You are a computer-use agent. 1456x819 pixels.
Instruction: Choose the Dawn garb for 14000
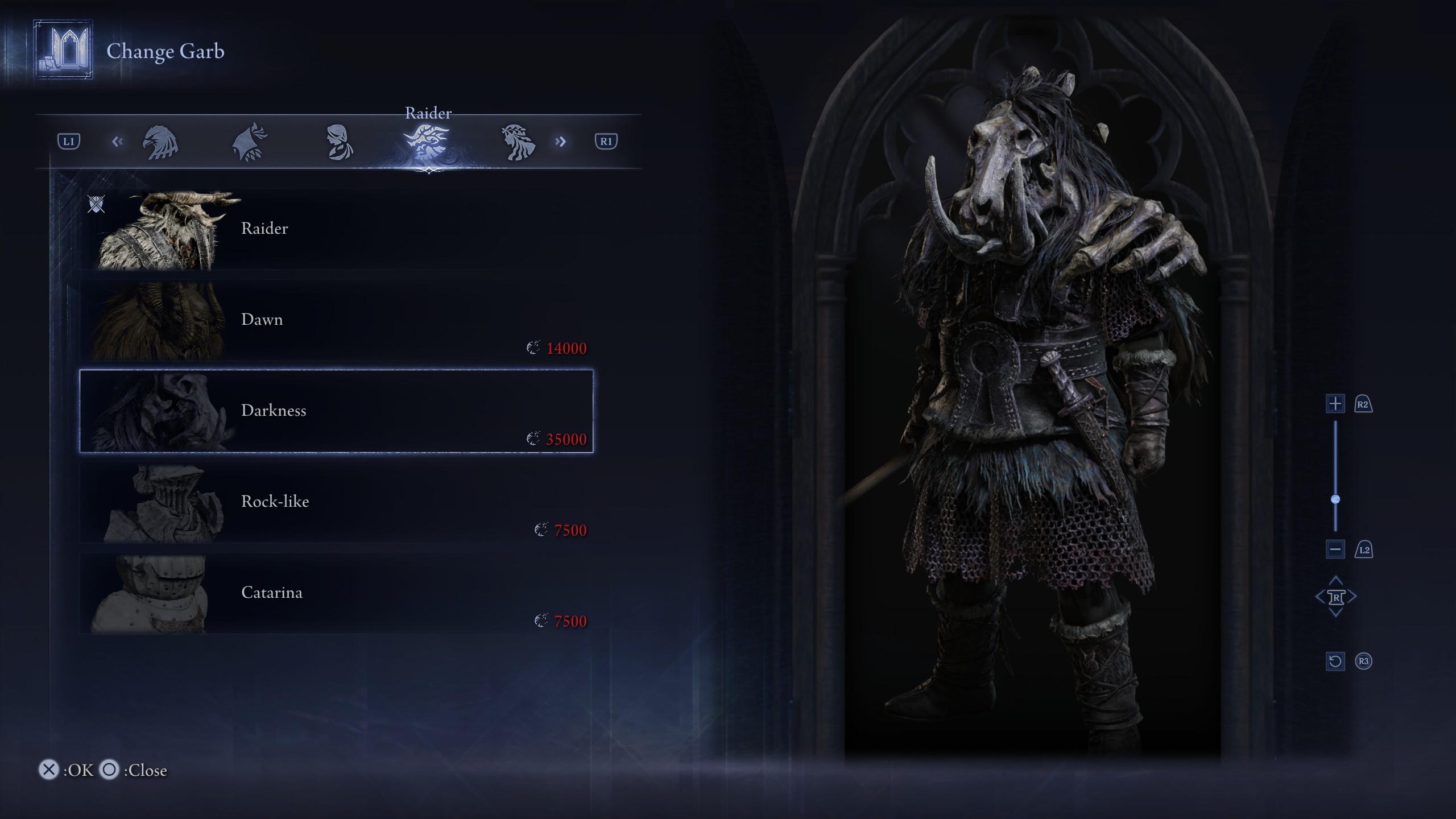(336, 320)
